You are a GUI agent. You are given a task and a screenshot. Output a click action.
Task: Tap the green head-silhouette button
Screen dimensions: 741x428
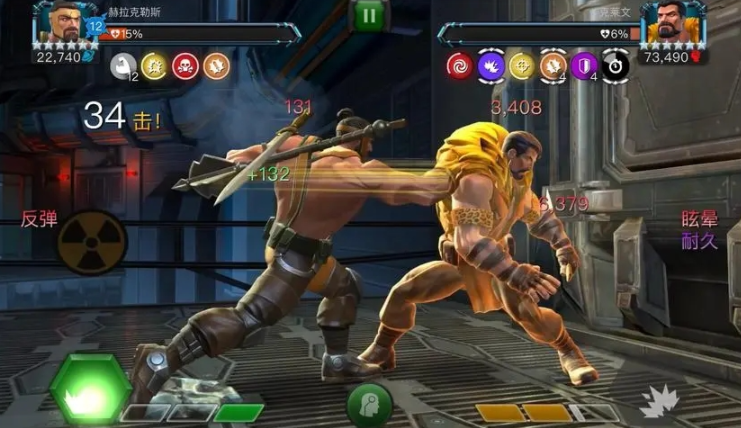coord(369,406)
